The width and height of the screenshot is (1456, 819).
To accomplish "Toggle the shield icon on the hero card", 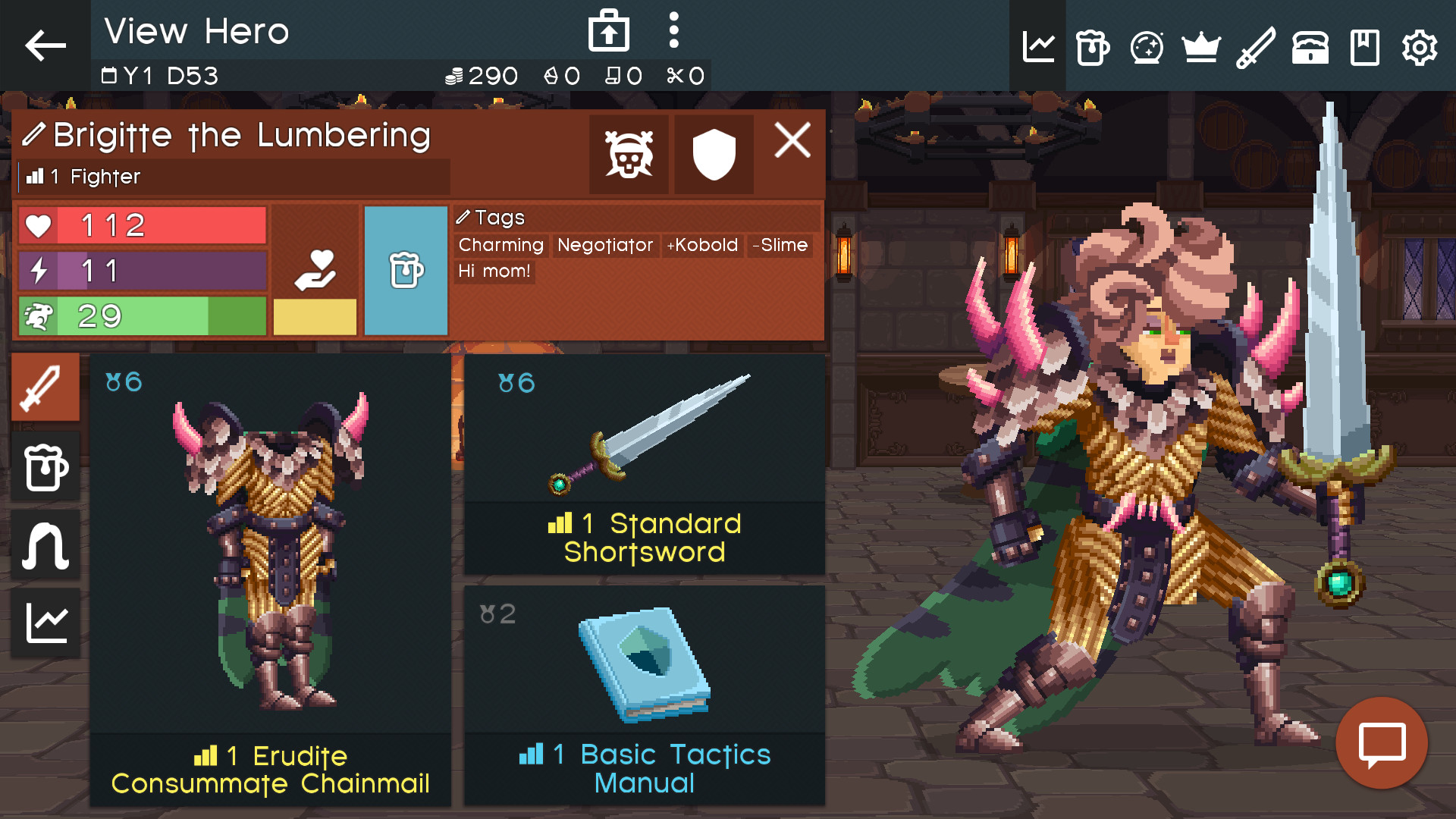I will pyautogui.click(x=713, y=154).
